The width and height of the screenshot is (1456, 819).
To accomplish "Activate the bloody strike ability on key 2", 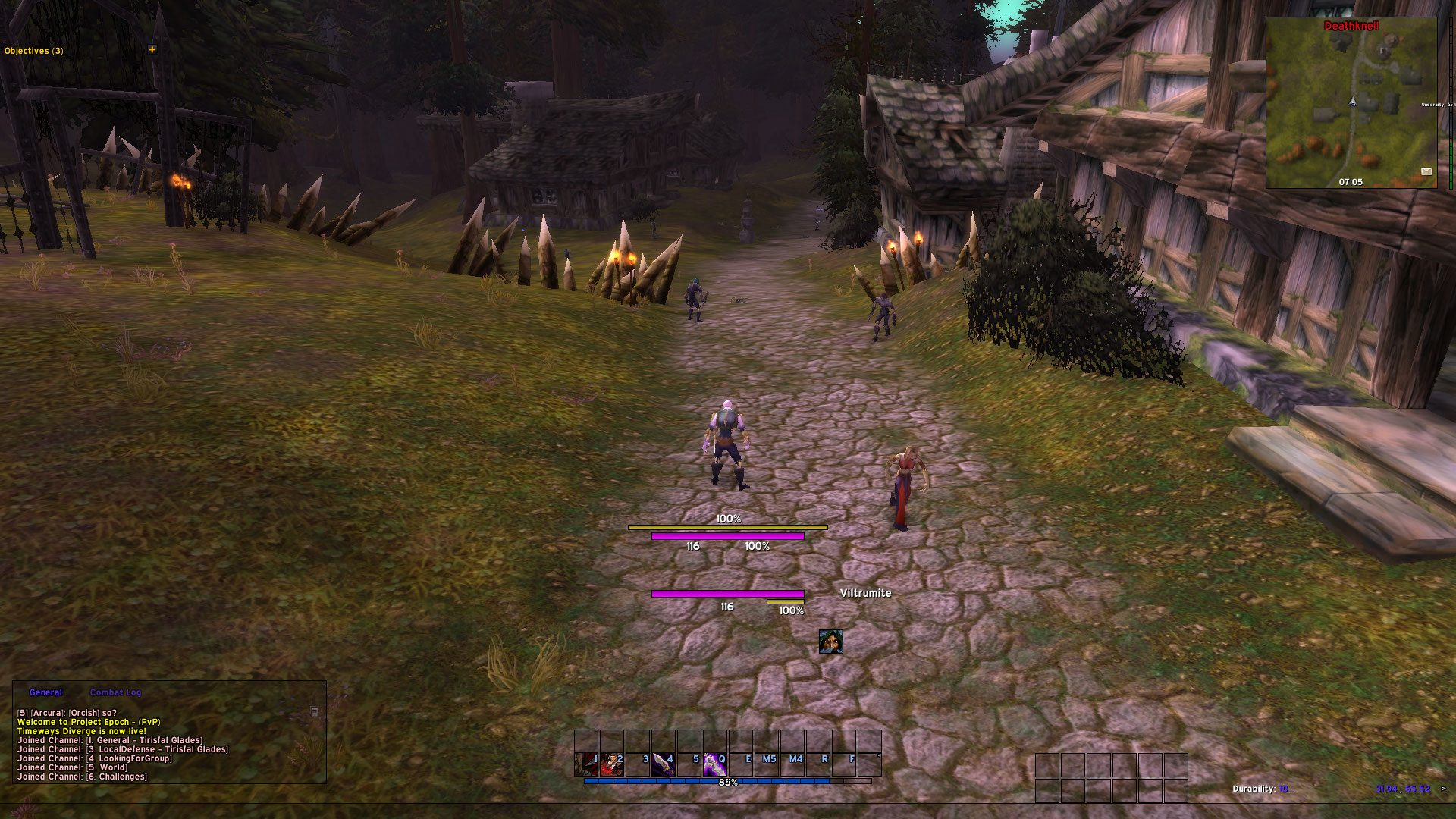I will [612, 764].
